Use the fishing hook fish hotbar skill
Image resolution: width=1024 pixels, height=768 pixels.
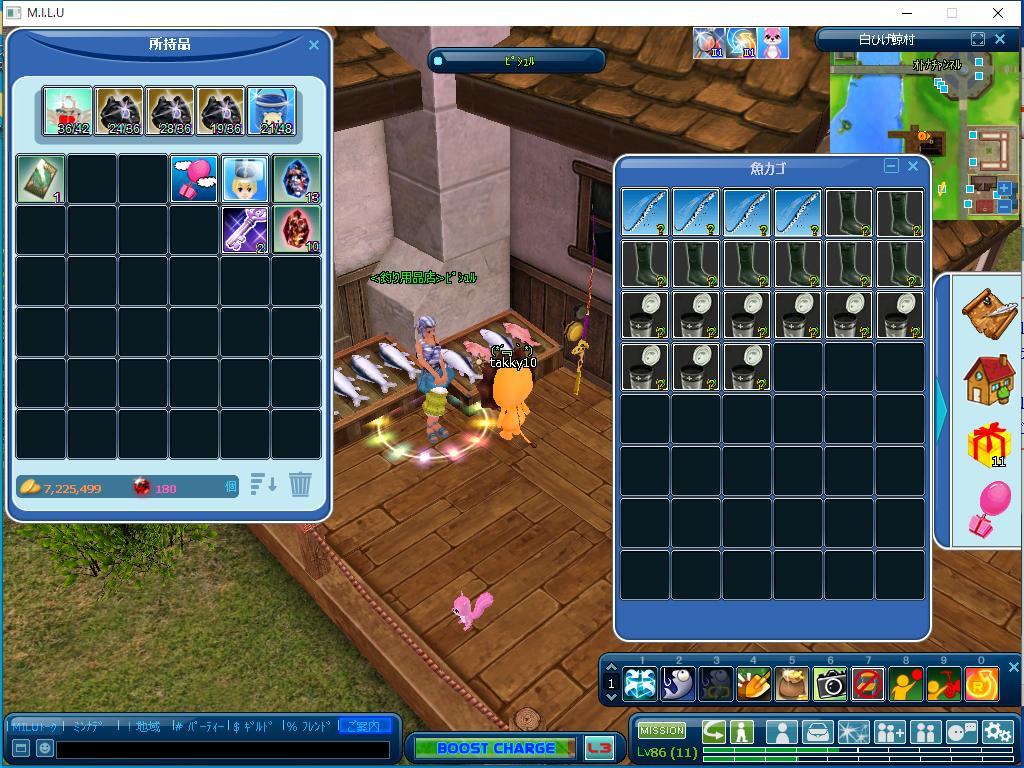coord(678,684)
